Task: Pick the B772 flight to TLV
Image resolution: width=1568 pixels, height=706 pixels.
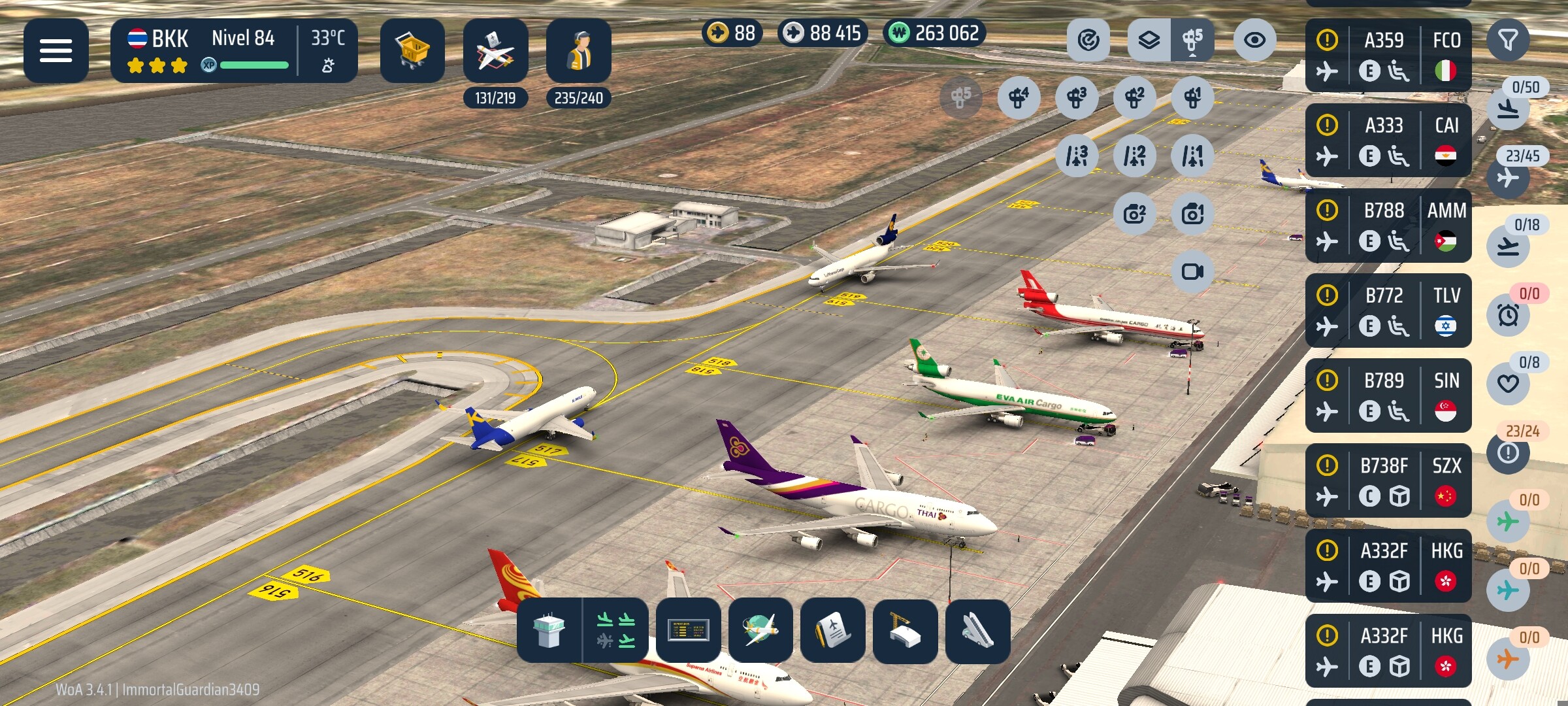Action: 1388,310
